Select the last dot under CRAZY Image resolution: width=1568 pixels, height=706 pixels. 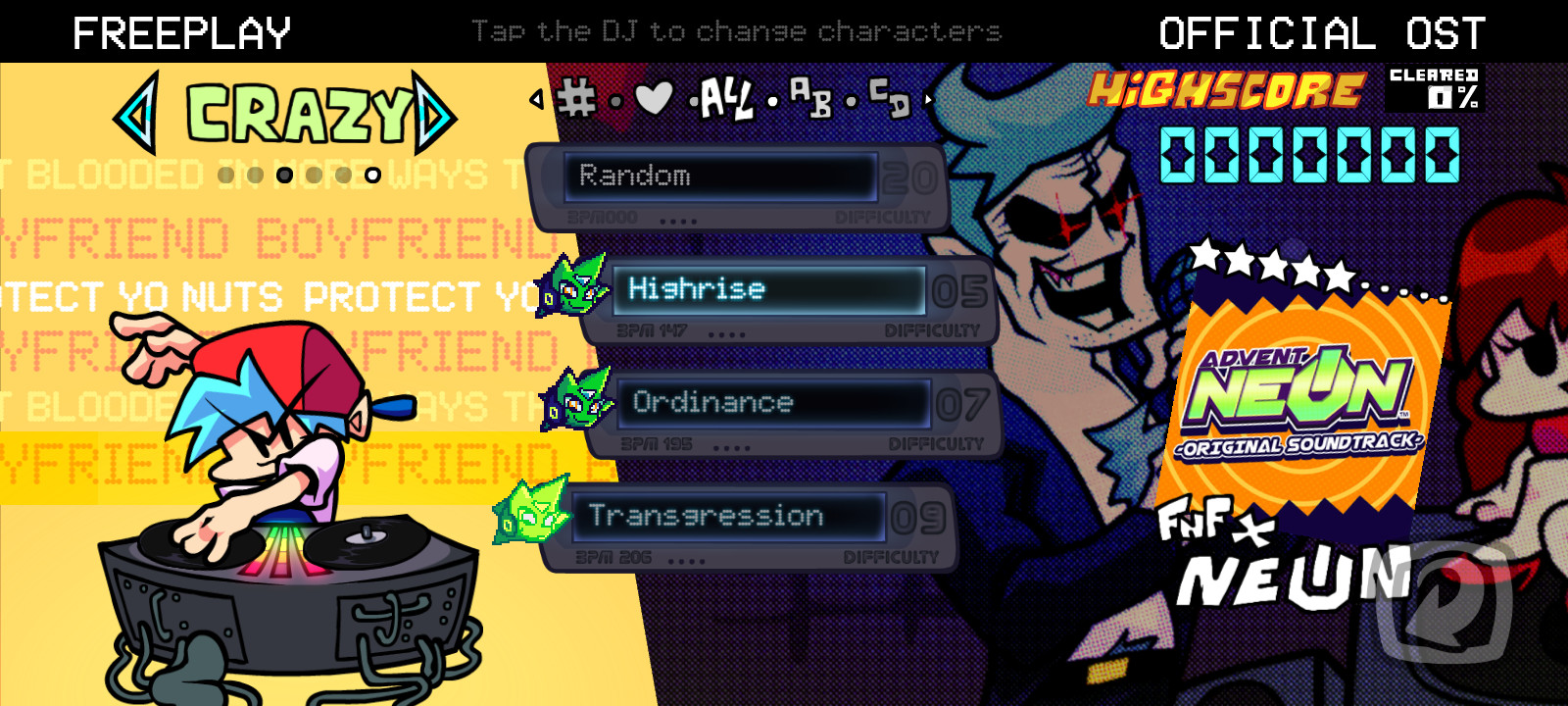pyautogui.click(x=373, y=175)
